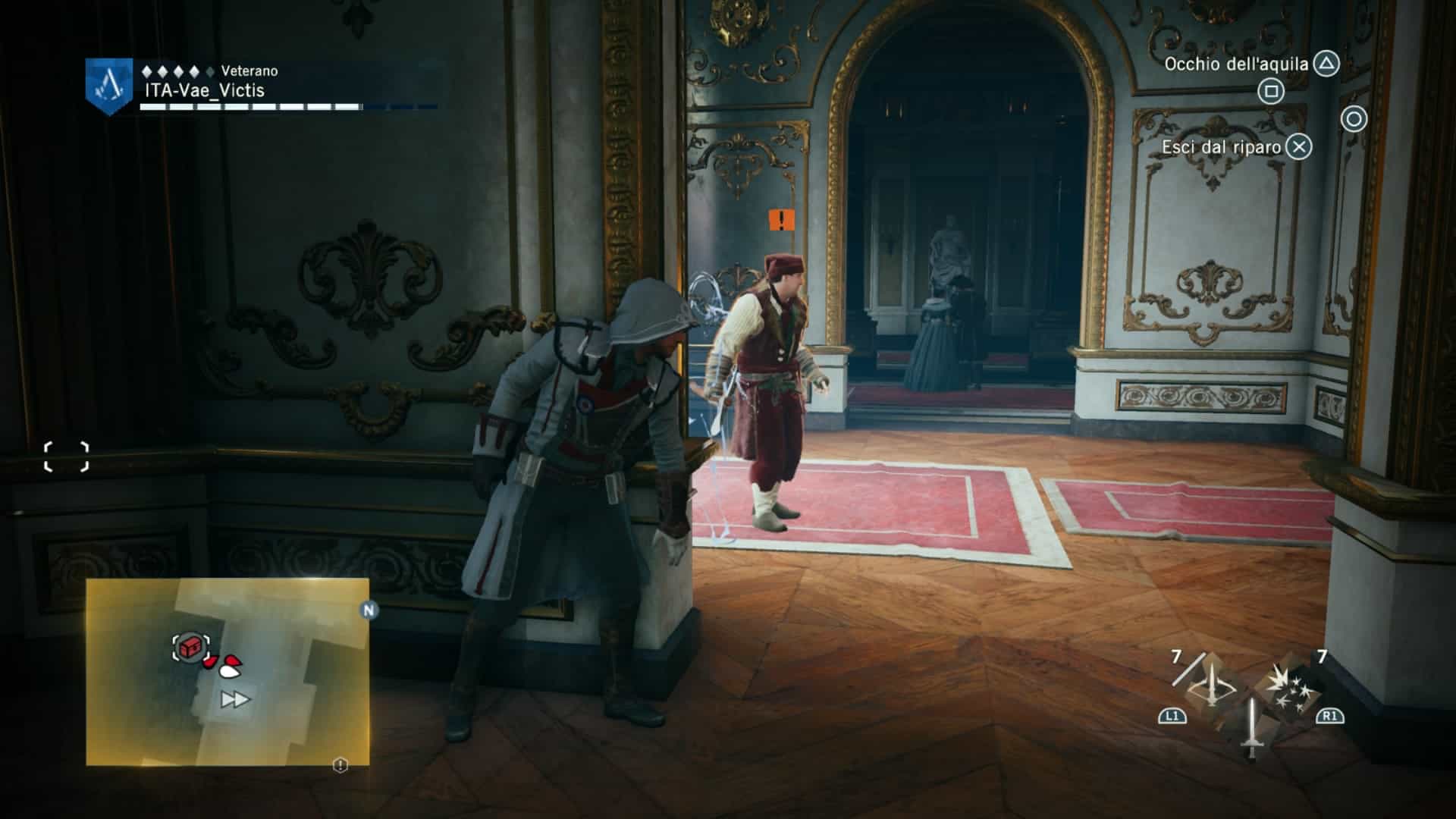Select the red chest marker on minimap
Image resolution: width=1456 pixels, height=819 pixels.
(x=190, y=648)
